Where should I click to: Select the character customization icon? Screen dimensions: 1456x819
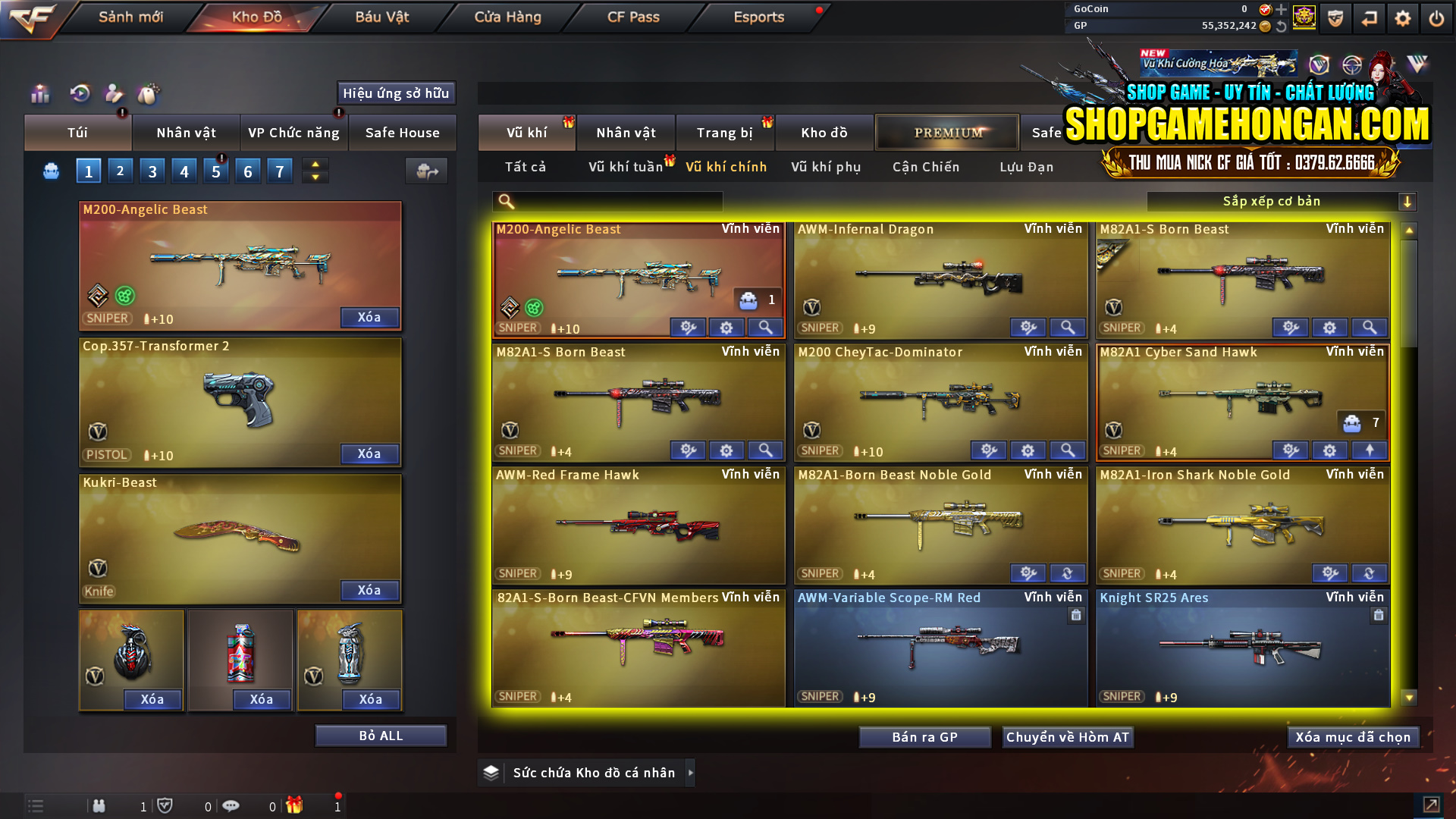pyautogui.click(x=114, y=93)
